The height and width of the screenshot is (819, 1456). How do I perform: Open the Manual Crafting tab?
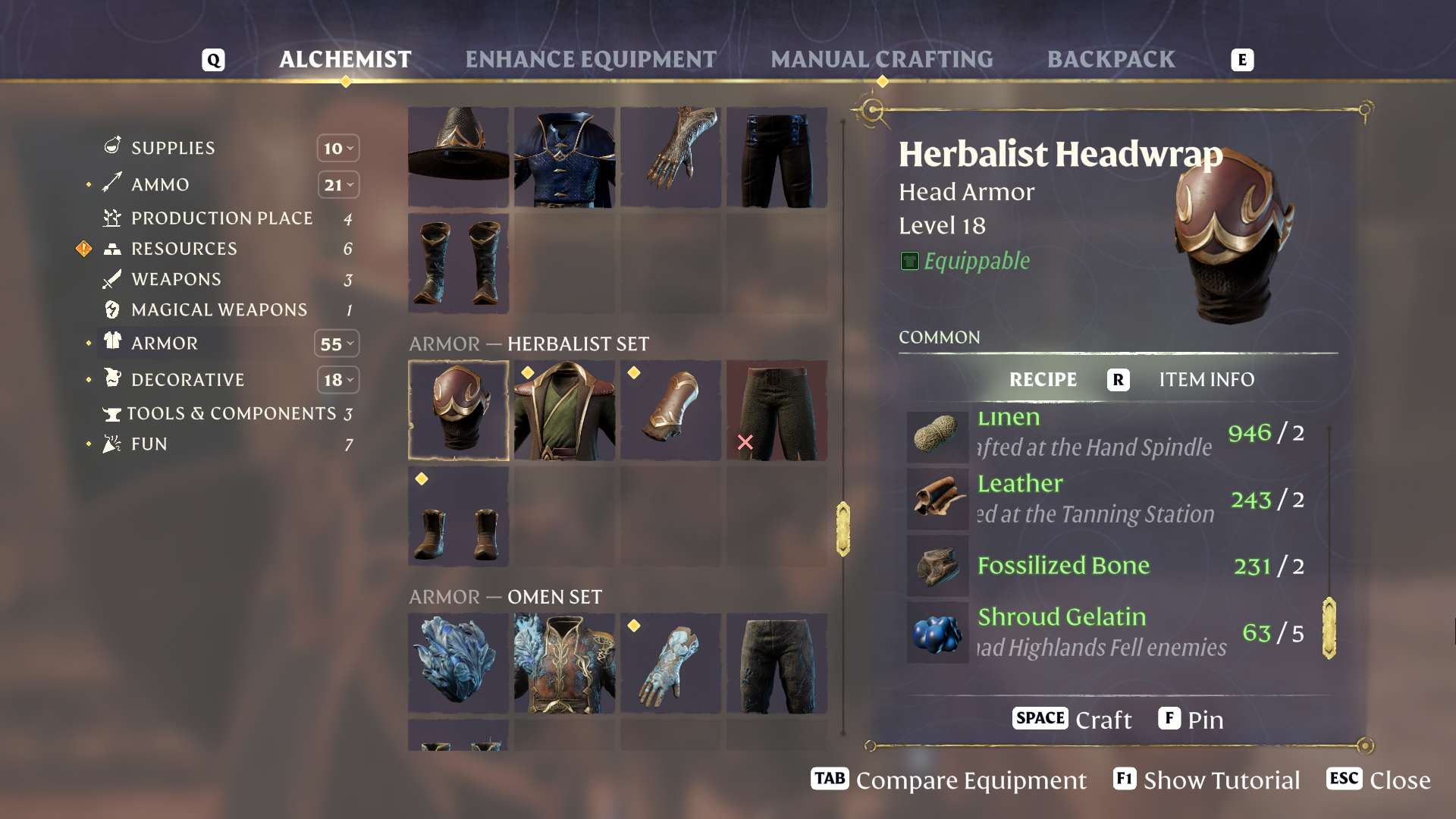coord(881,59)
